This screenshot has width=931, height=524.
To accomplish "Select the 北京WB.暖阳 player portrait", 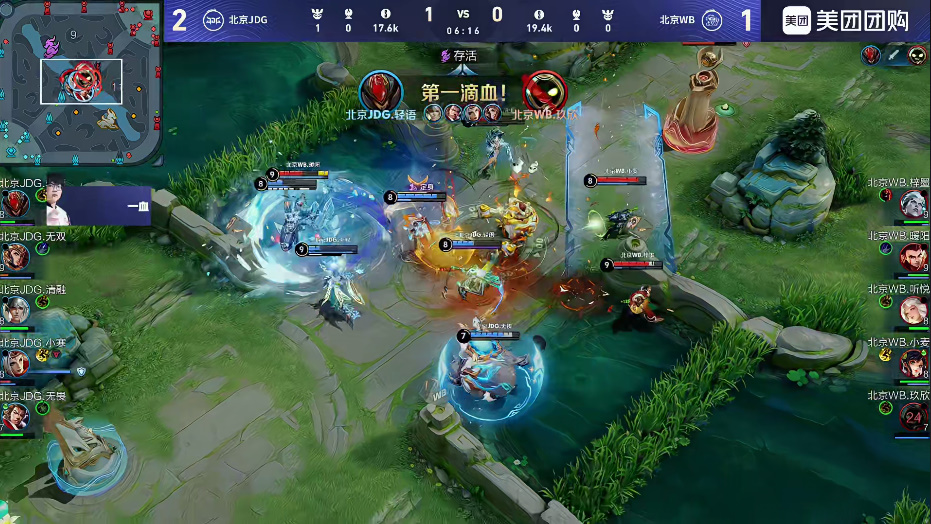I will pyautogui.click(x=913, y=258).
